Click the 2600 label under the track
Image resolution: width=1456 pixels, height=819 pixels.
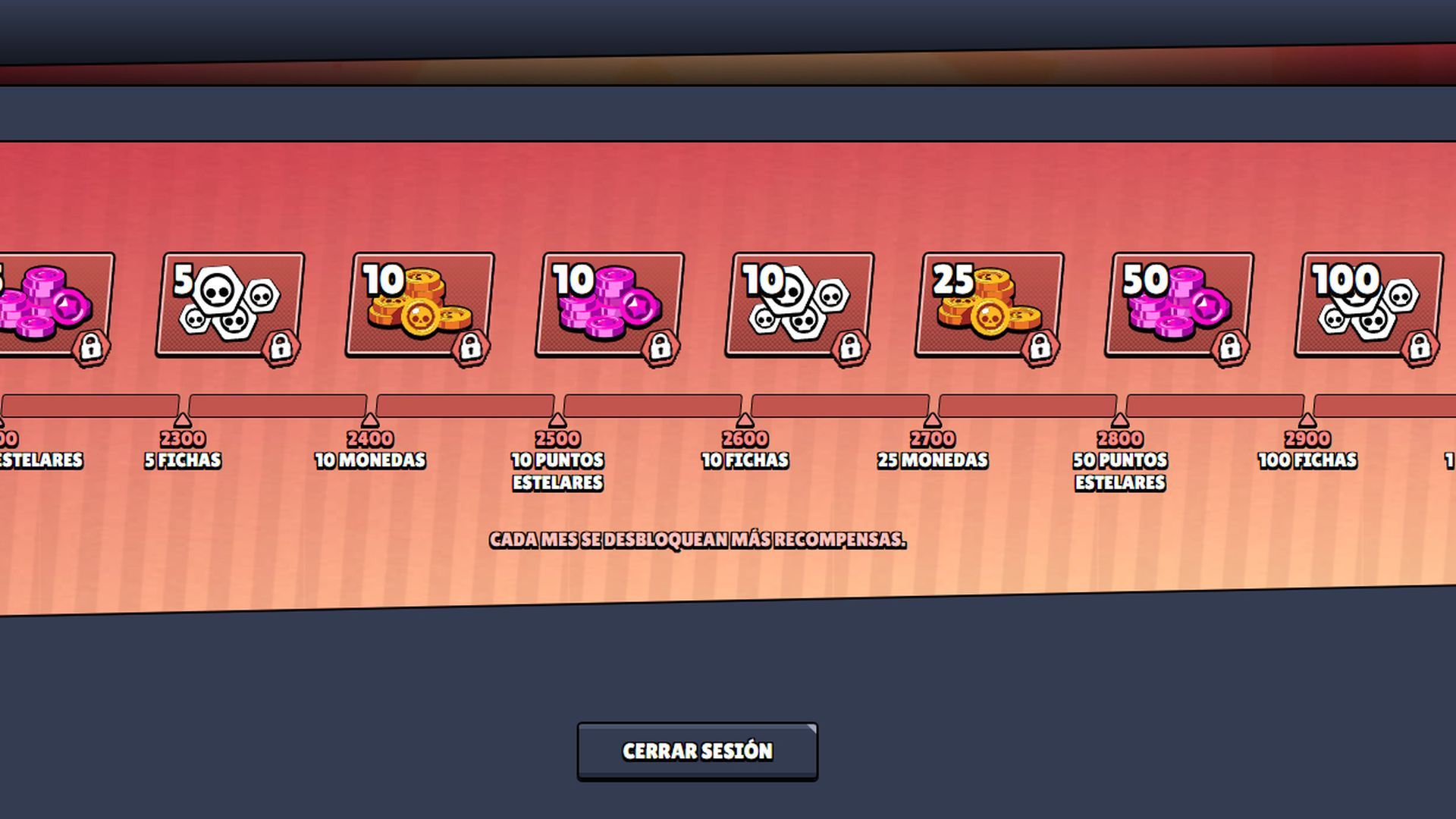747,438
